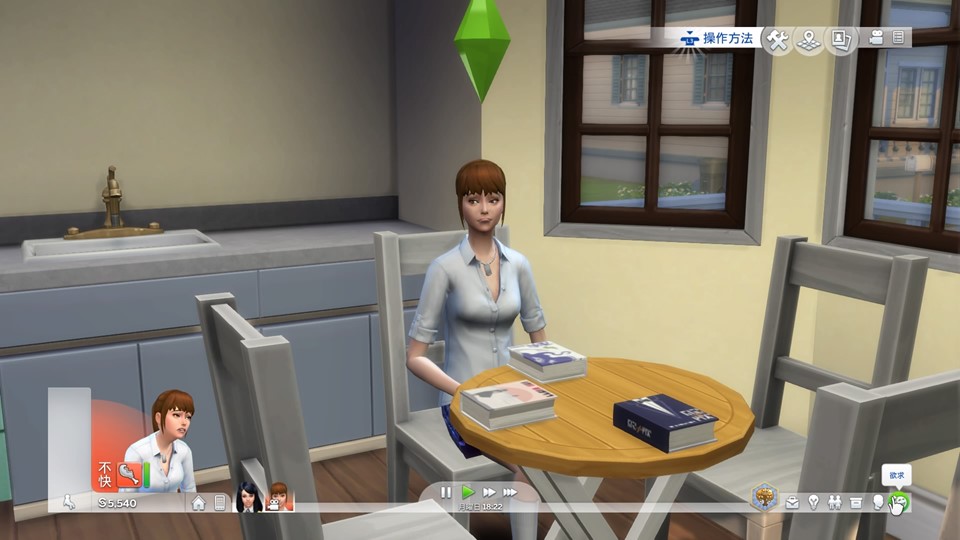Open the game options menu icon
The height and width of the screenshot is (540, 960).
point(899,38)
